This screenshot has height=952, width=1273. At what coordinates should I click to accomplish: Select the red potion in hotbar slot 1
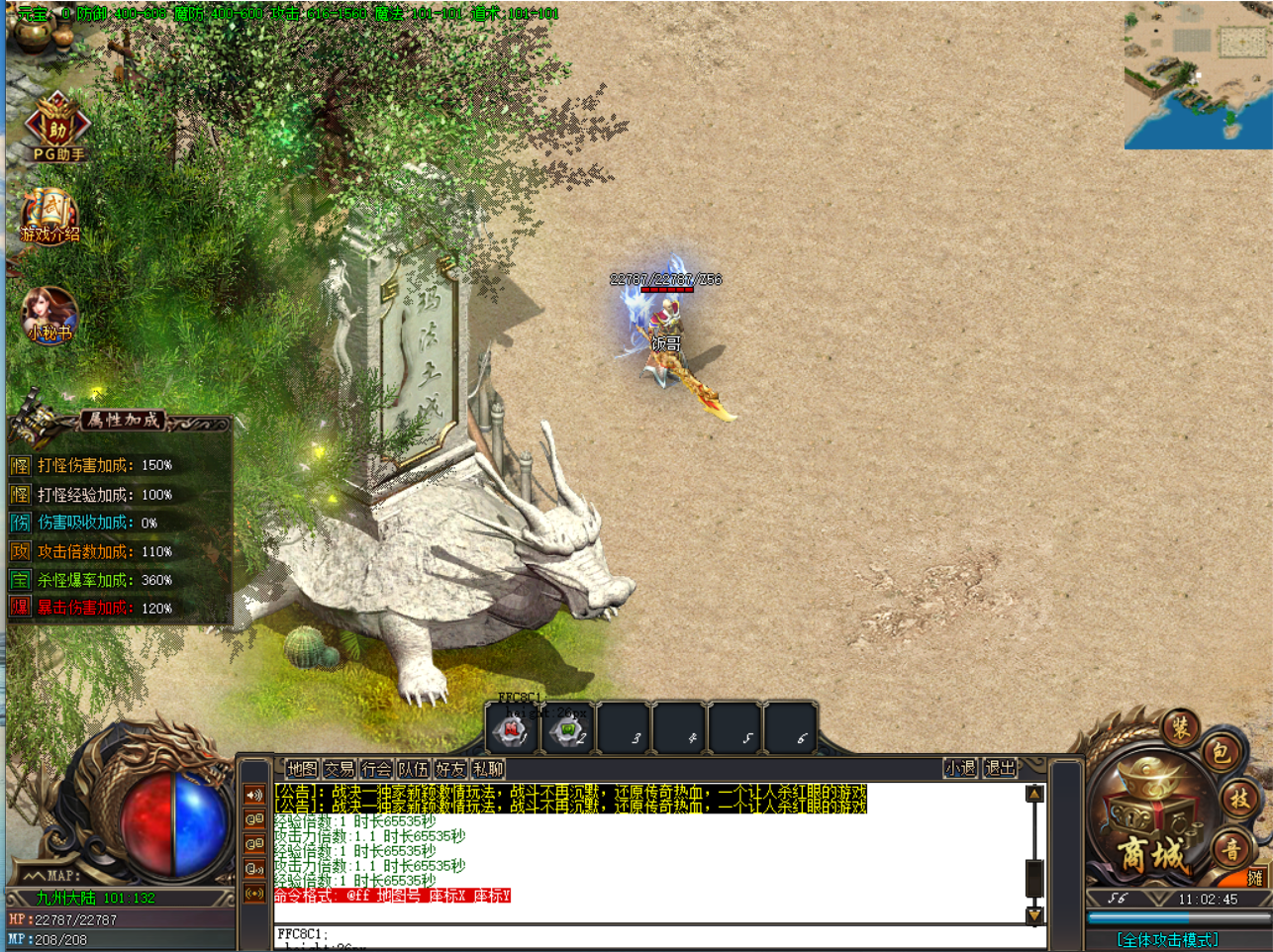[513, 730]
